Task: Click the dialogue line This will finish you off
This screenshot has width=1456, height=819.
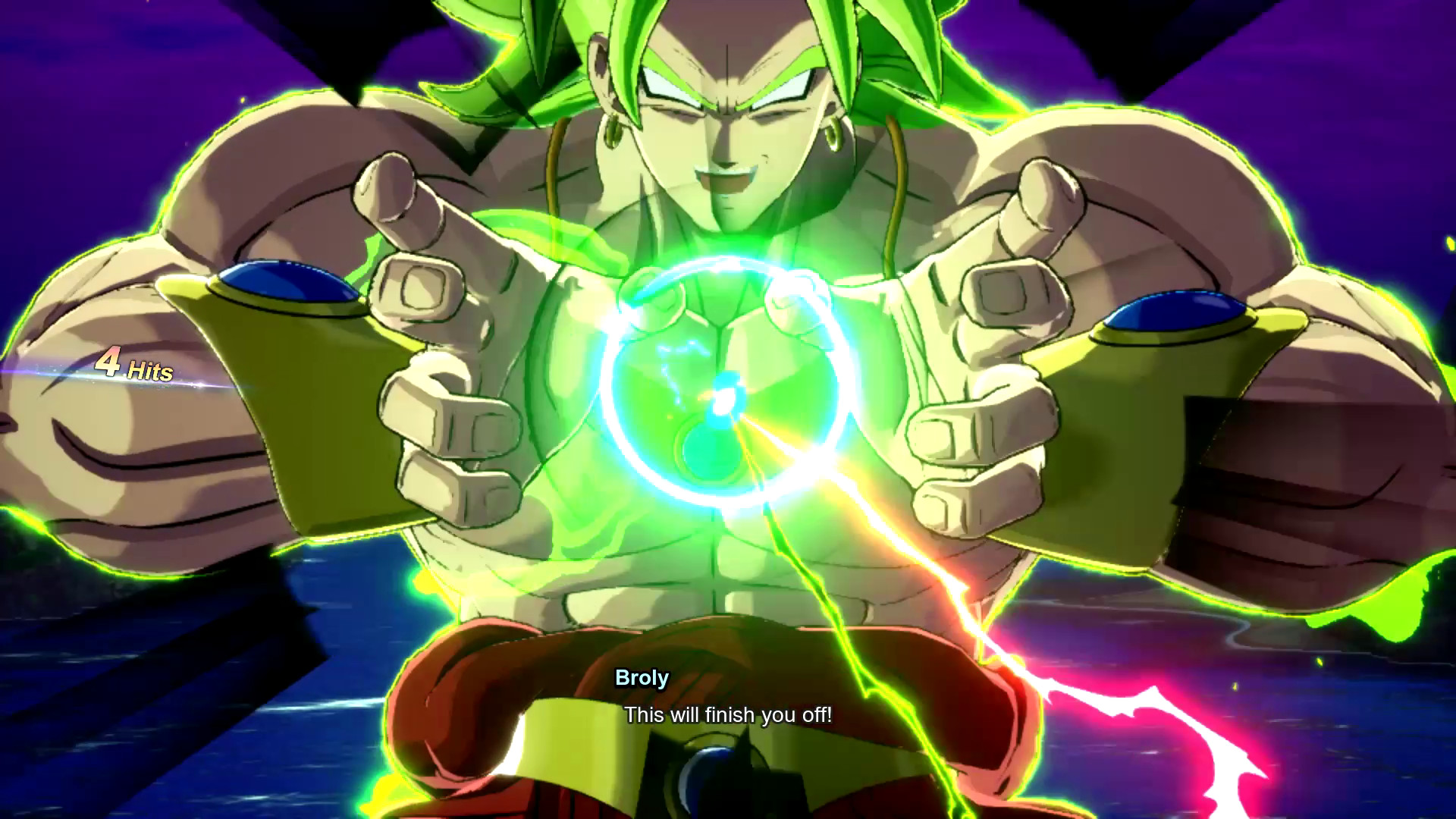Action: tap(730, 714)
